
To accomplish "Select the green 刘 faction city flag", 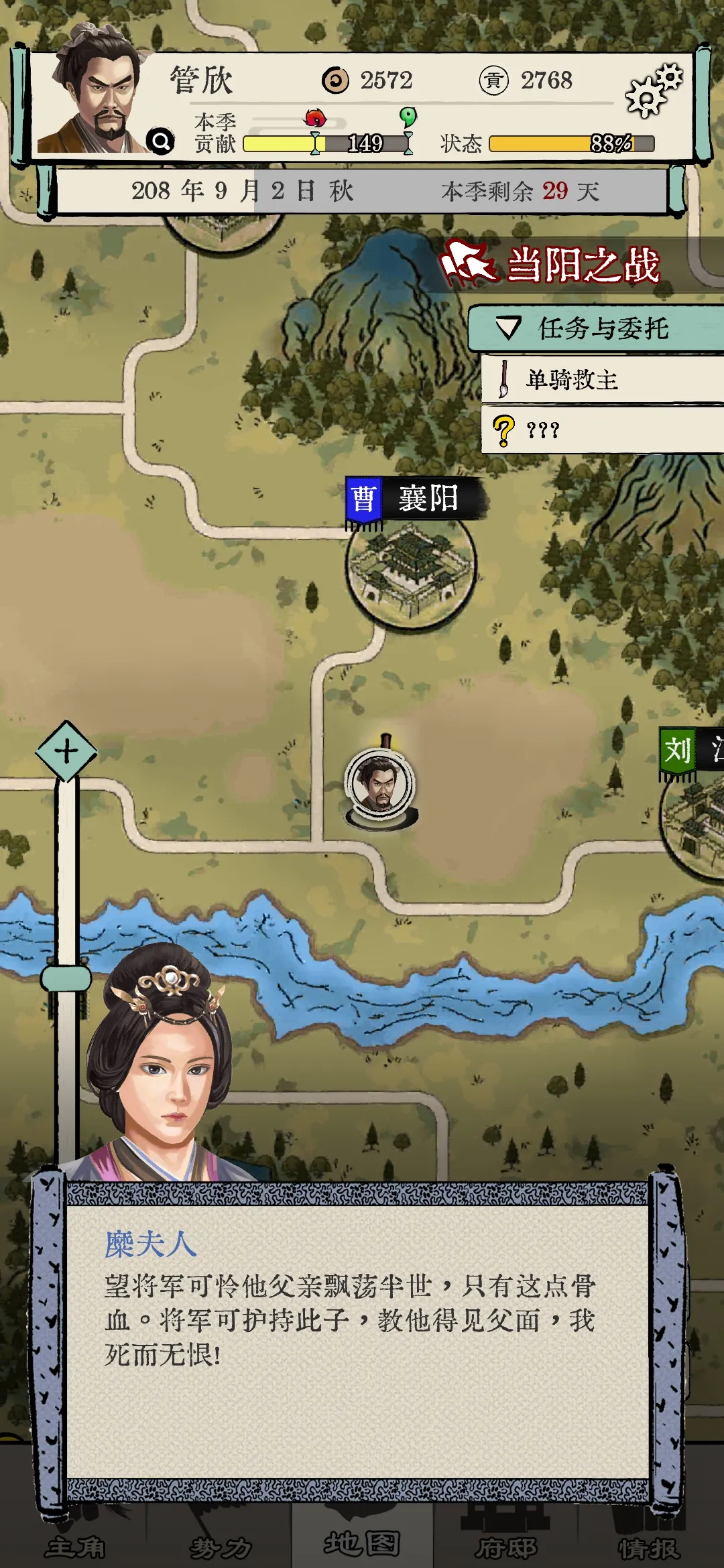I will click(678, 752).
